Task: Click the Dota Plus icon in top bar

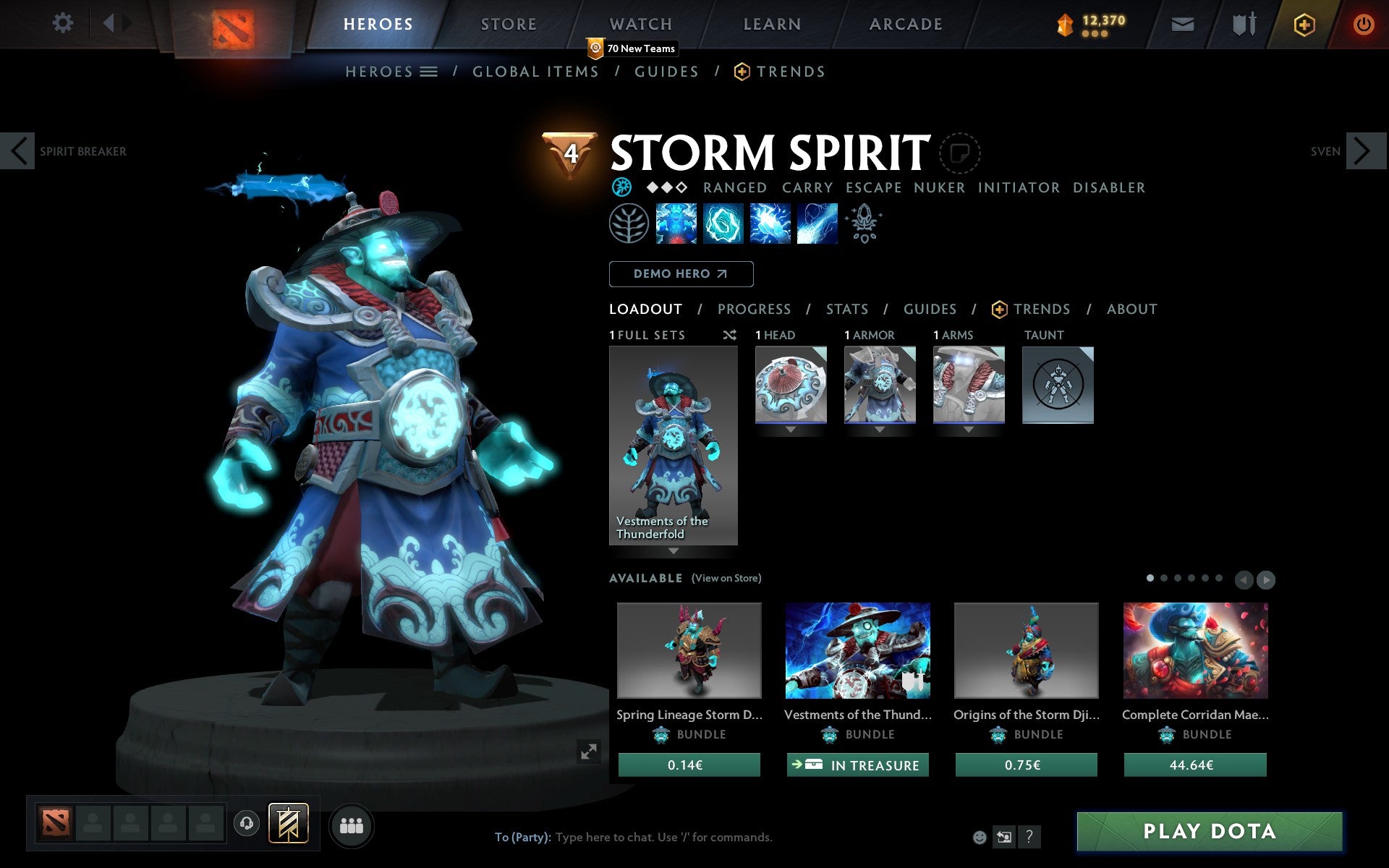Action: [1303, 23]
